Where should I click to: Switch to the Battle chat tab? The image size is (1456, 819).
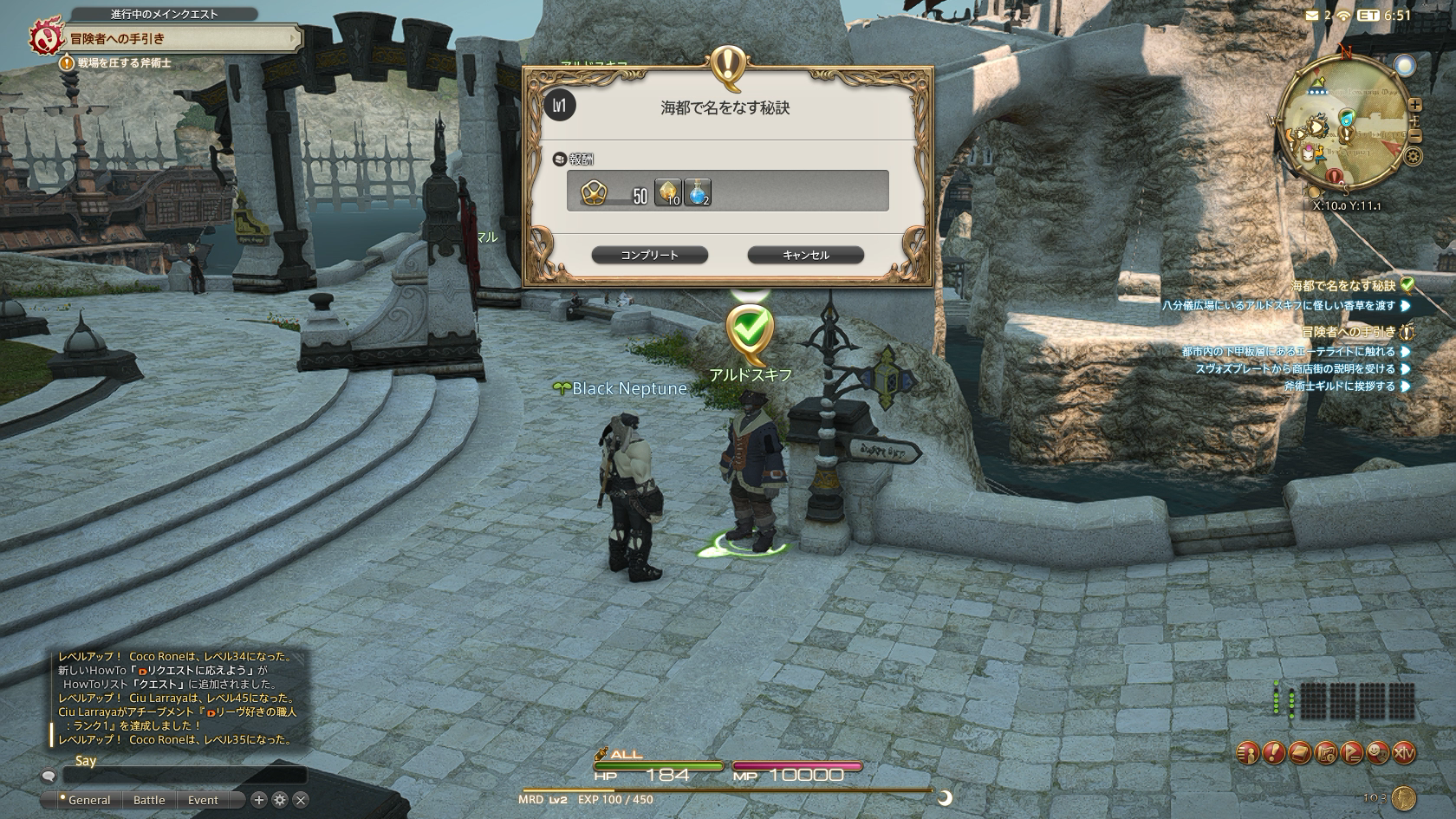(149, 800)
